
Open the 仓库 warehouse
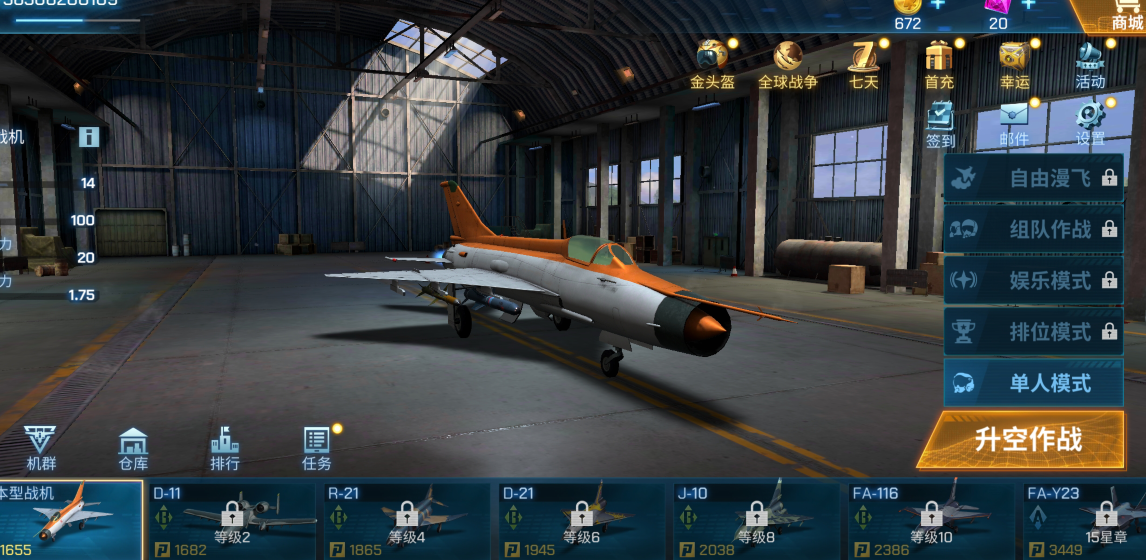[x=133, y=448]
